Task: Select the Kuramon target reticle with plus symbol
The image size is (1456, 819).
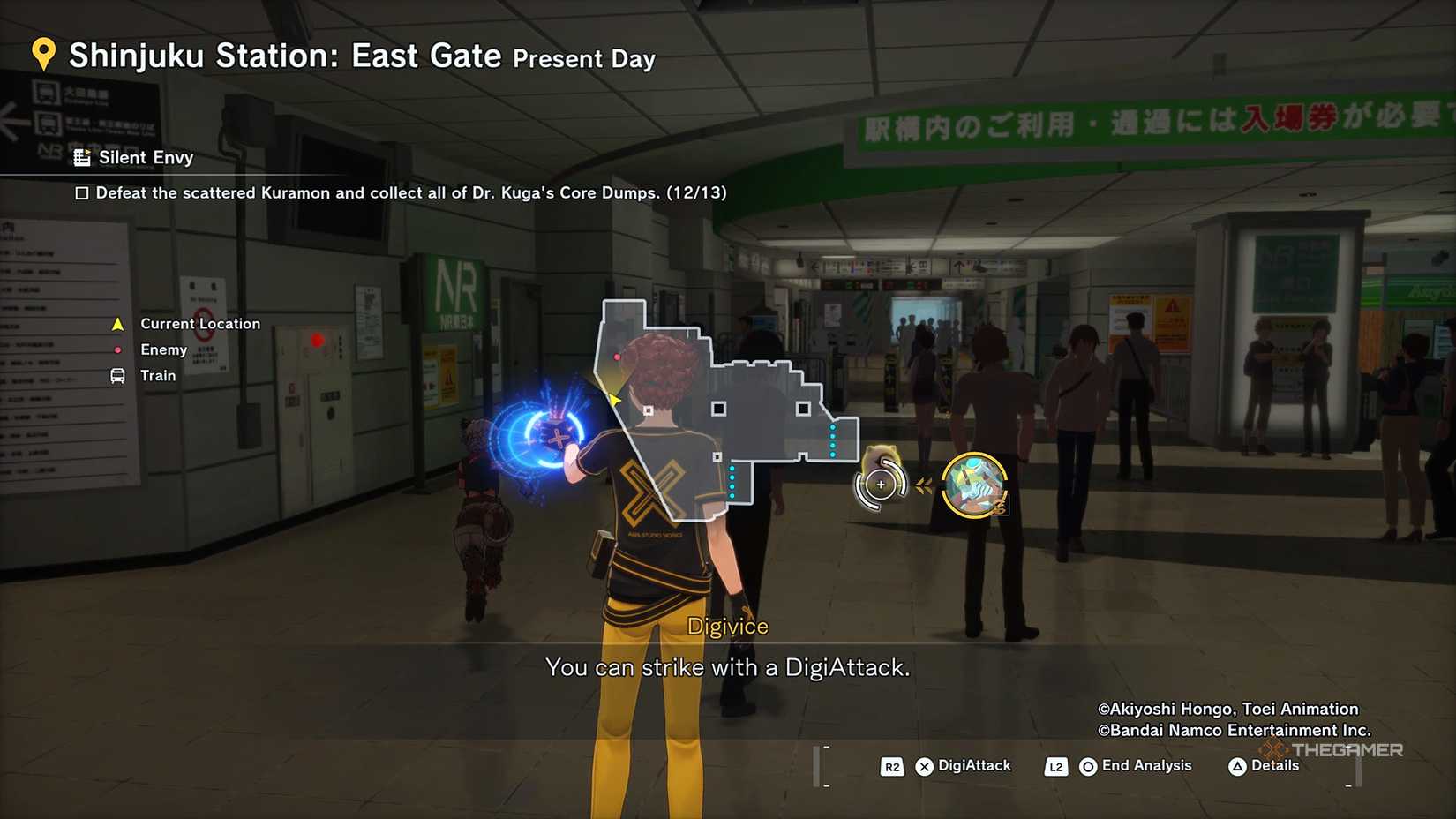Action: coord(880,484)
